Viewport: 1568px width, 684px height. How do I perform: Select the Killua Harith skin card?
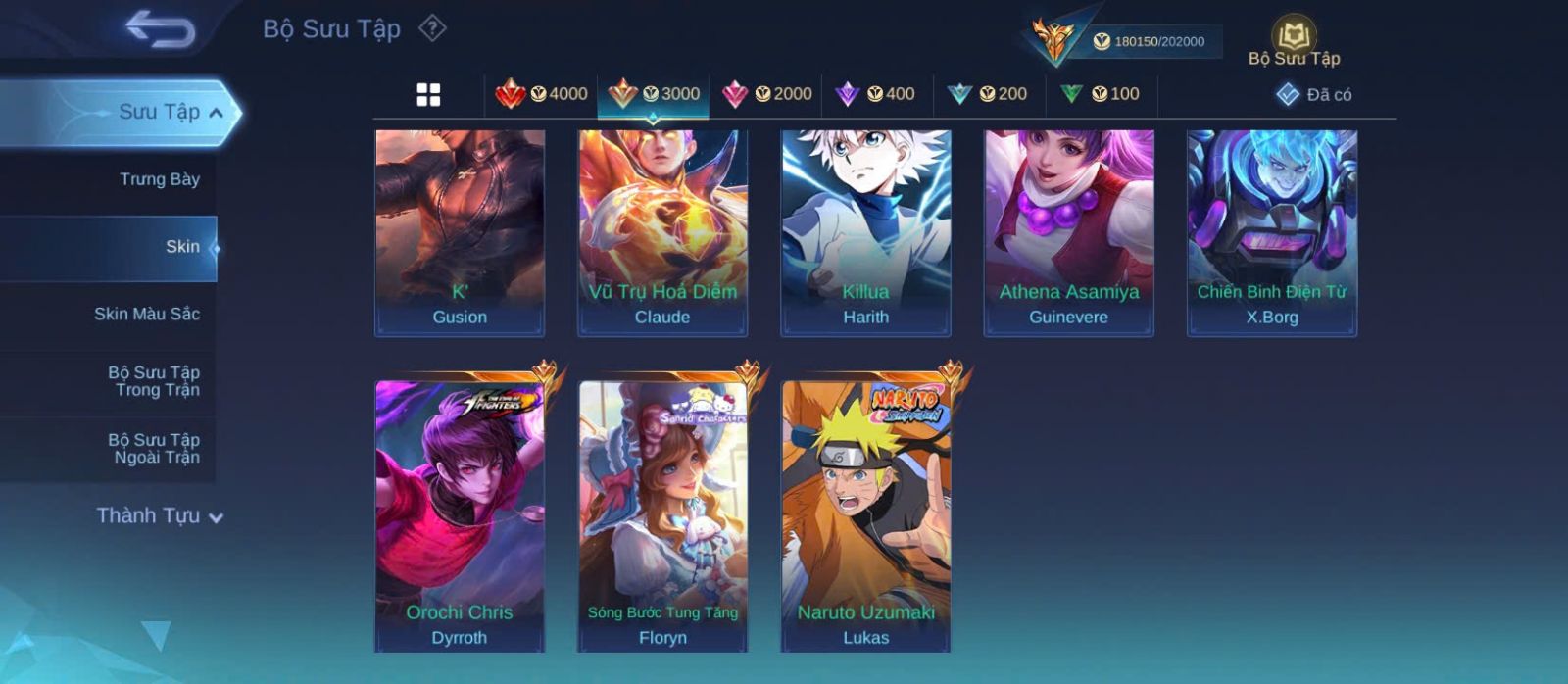click(865, 233)
